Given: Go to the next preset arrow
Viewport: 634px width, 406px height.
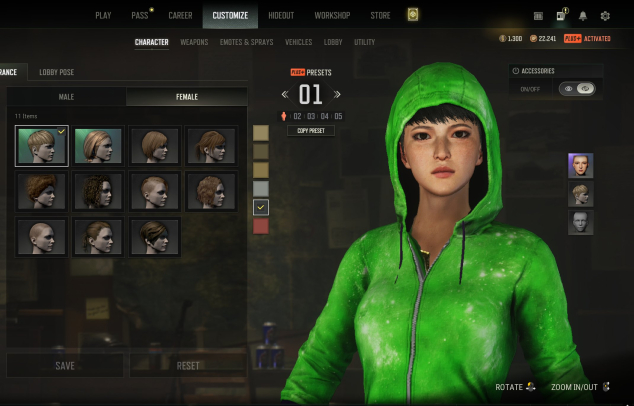Looking at the screenshot, I should point(337,95).
